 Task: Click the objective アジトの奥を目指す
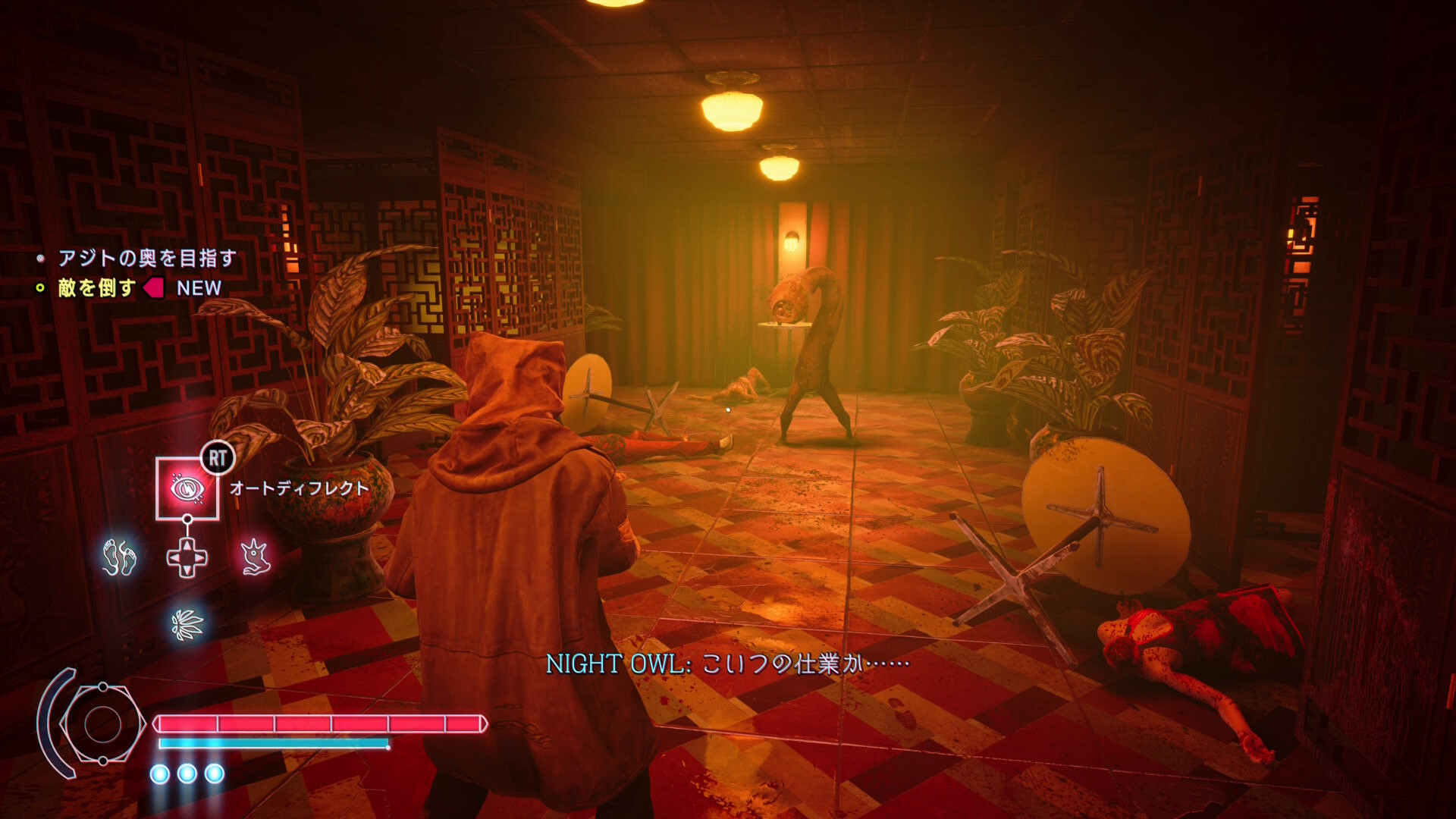[x=147, y=259]
